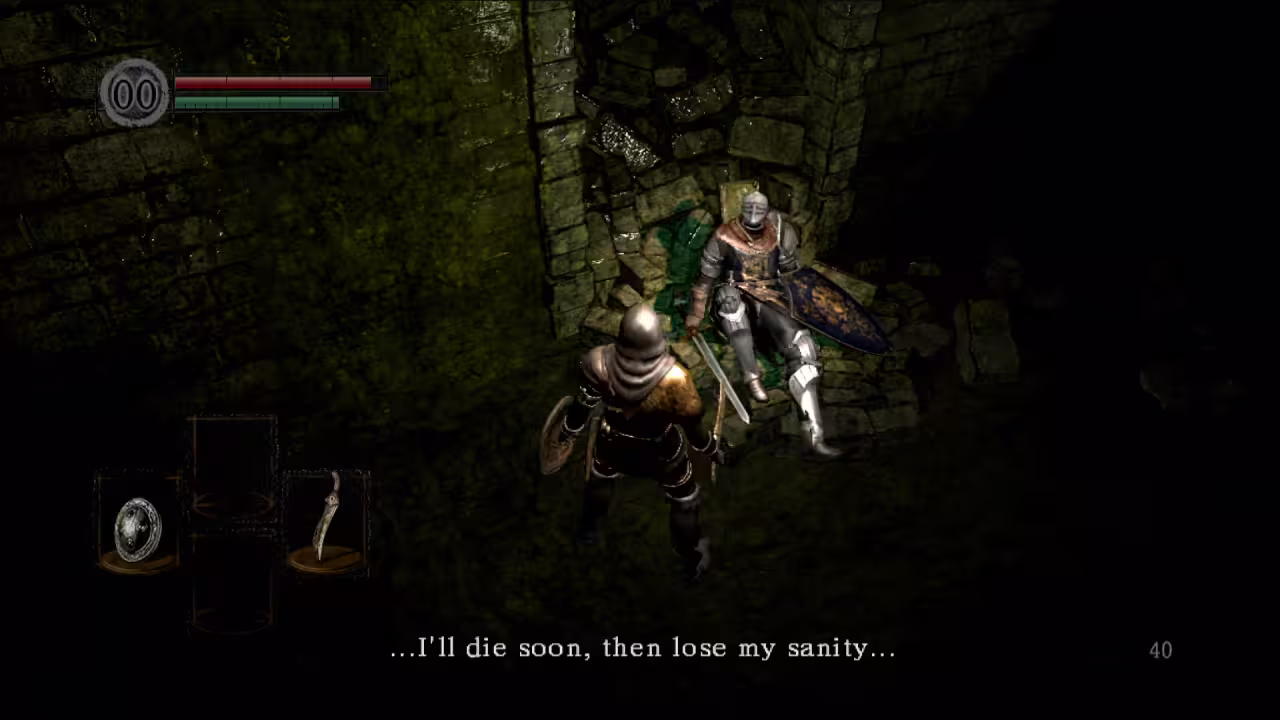Click the humanity counter emblem
The image size is (1280, 720).
[135, 94]
